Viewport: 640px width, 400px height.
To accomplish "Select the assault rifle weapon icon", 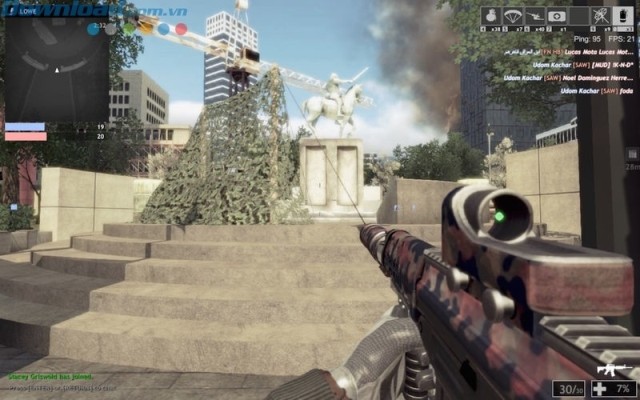I will click(x=612, y=369).
